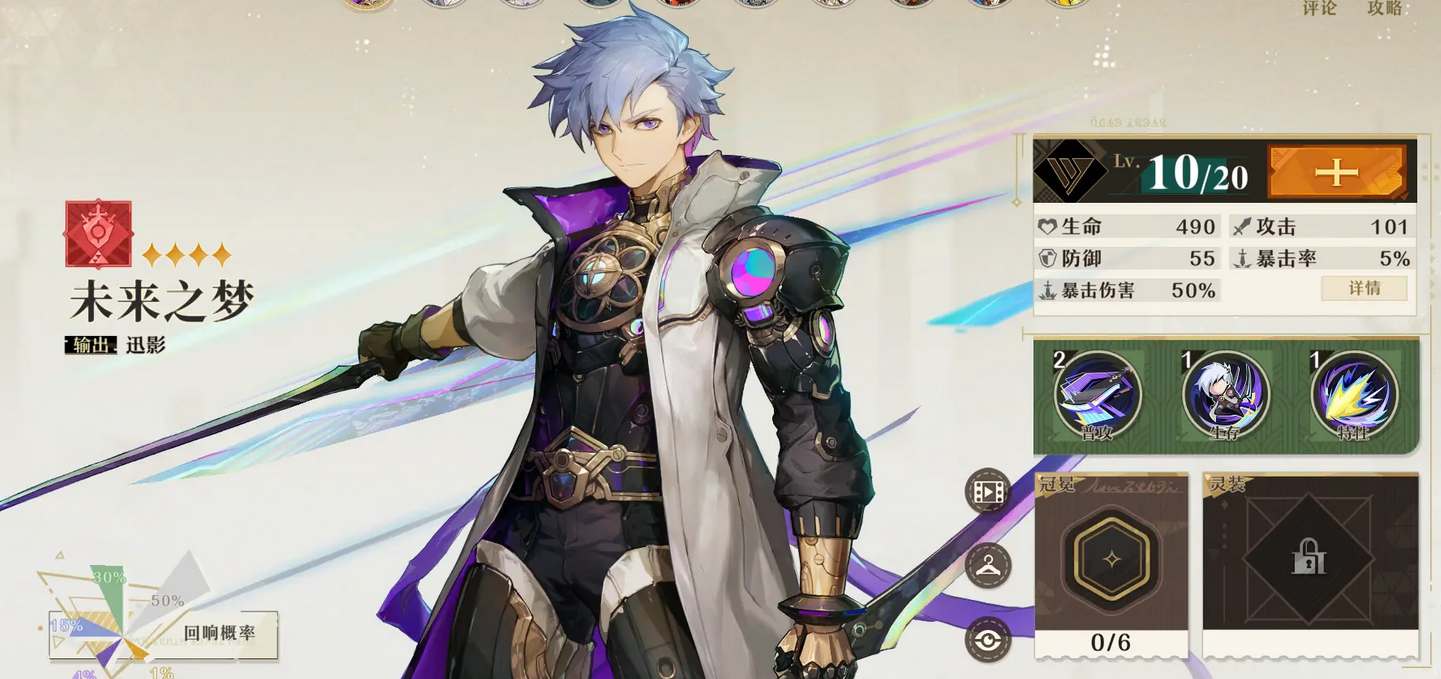Open the clothes hanger outfit icon
1441x679 pixels.
(x=988, y=566)
